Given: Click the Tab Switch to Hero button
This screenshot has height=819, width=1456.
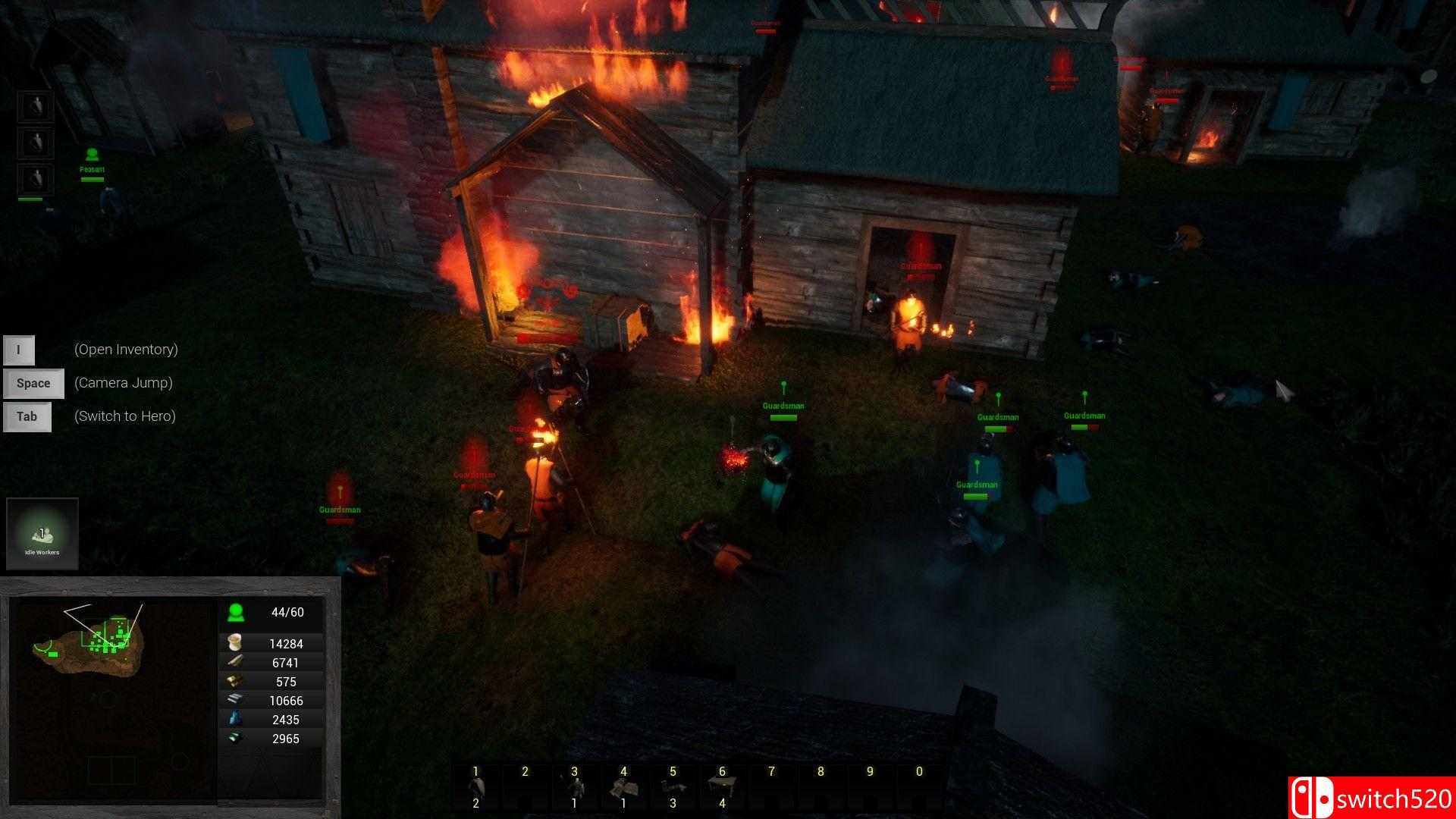Looking at the screenshot, I should (x=27, y=416).
